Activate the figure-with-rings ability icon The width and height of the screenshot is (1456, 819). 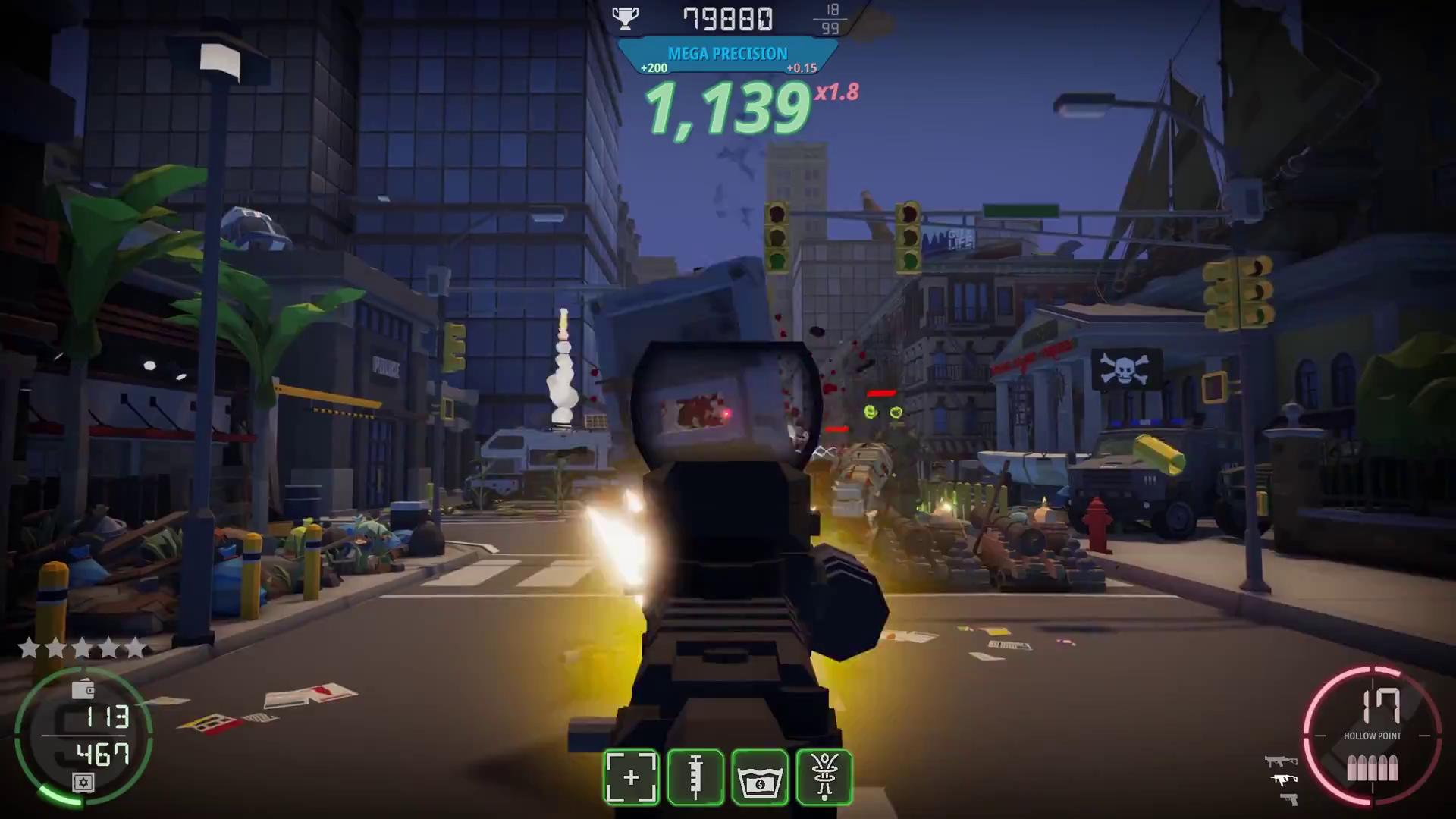[824, 777]
